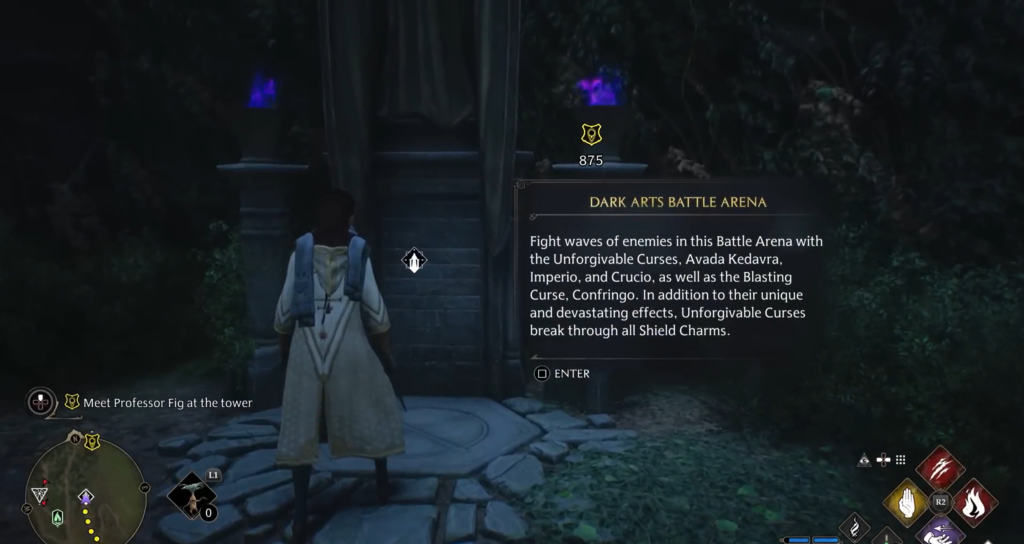Select the white triangle marker on minimap
Image resolution: width=1024 pixels, height=544 pixels.
(40, 494)
